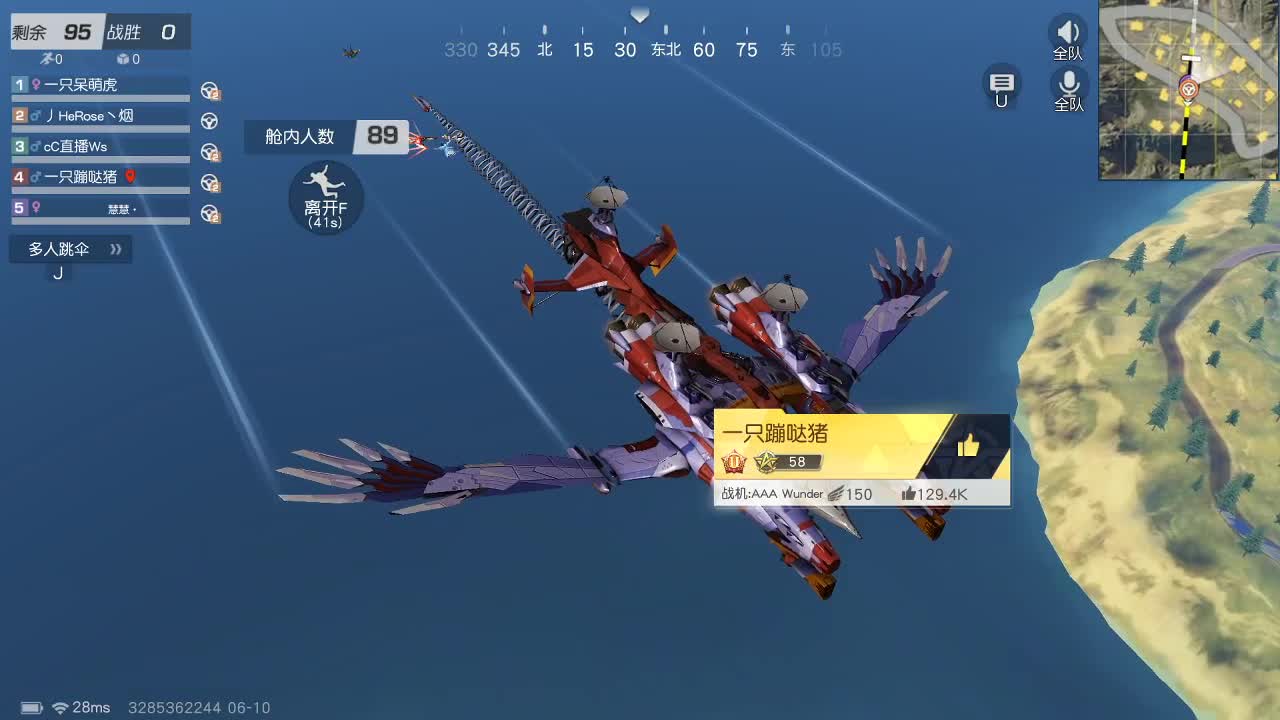Click the compass heading strip at 北
Image resolution: width=1280 pixels, height=720 pixels.
tap(543, 49)
